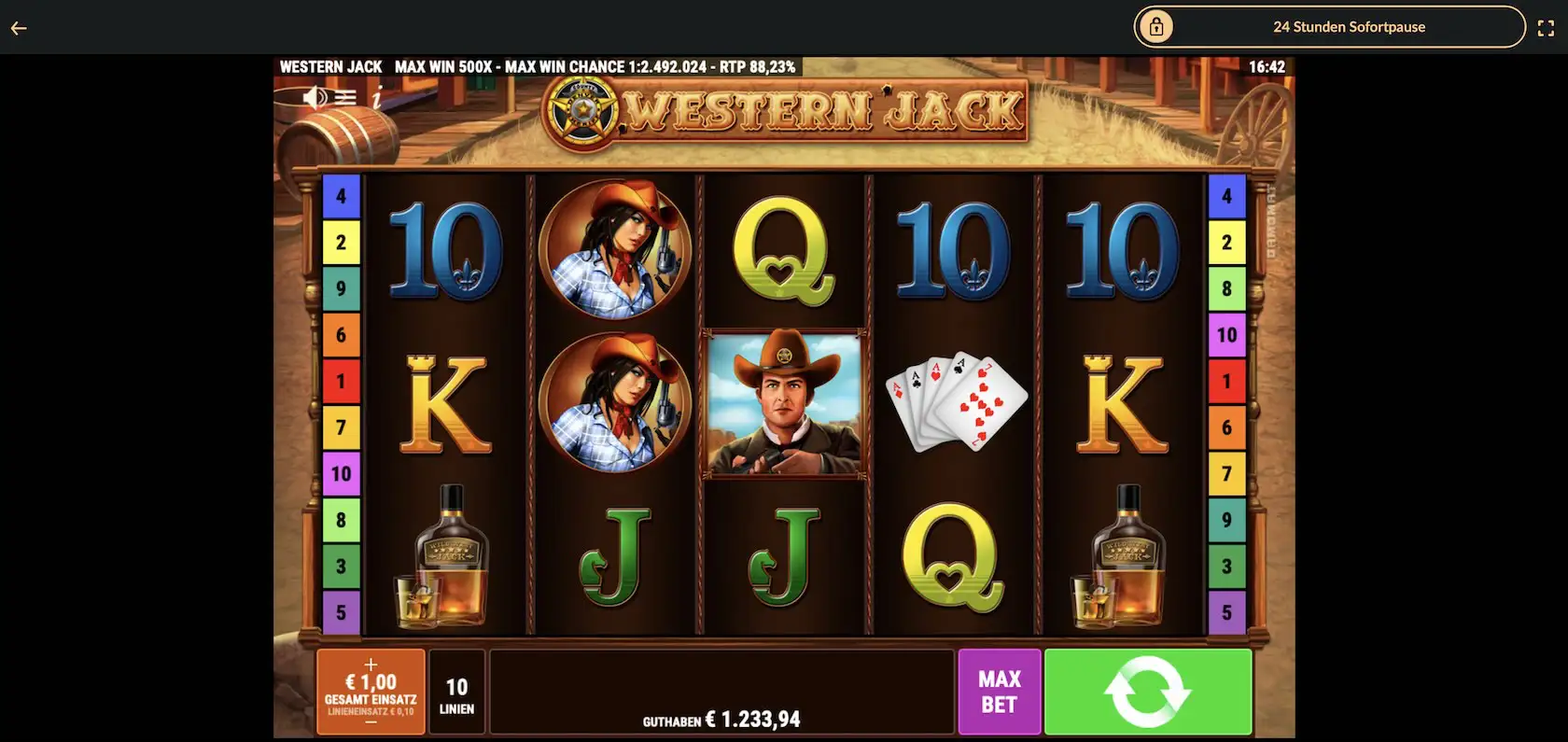Decrease the bet with the minus sign
Screen dimensions: 1568x742
coord(371,721)
